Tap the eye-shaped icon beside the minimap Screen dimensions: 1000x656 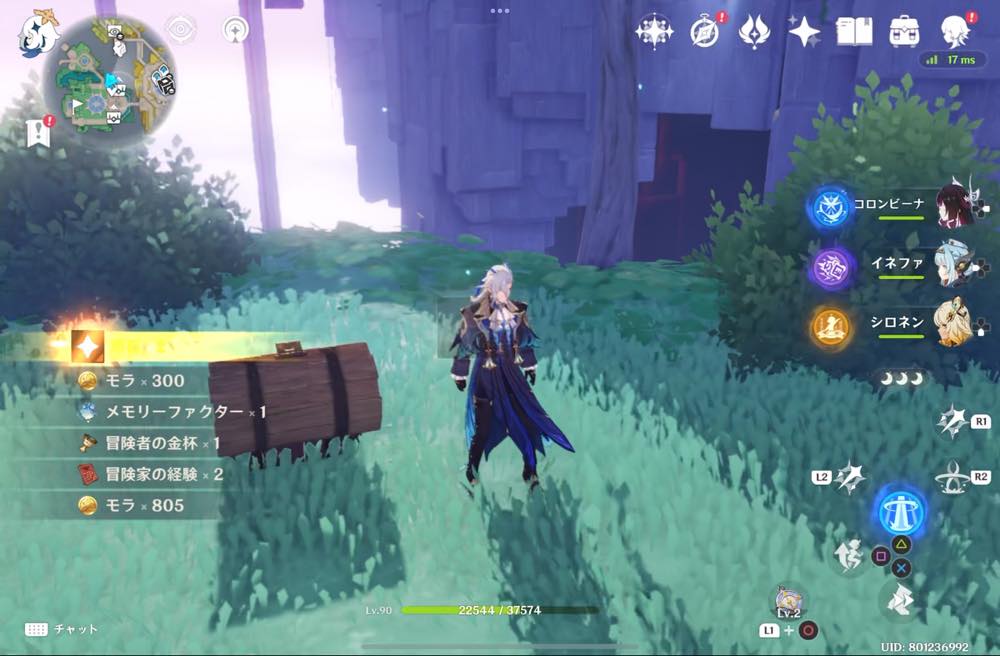[x=180, y=31]
